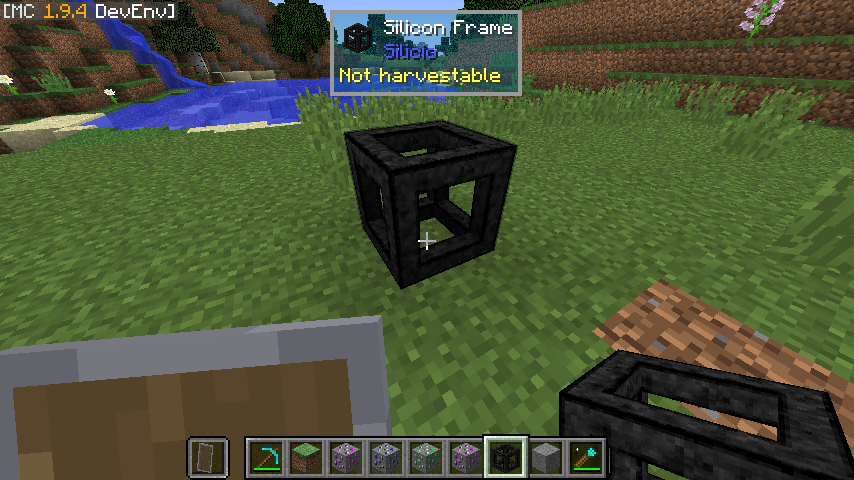Viewport: 854px width, 480px height.
Task: Switch to the plain stone block slot
Action: coord(545,457)
